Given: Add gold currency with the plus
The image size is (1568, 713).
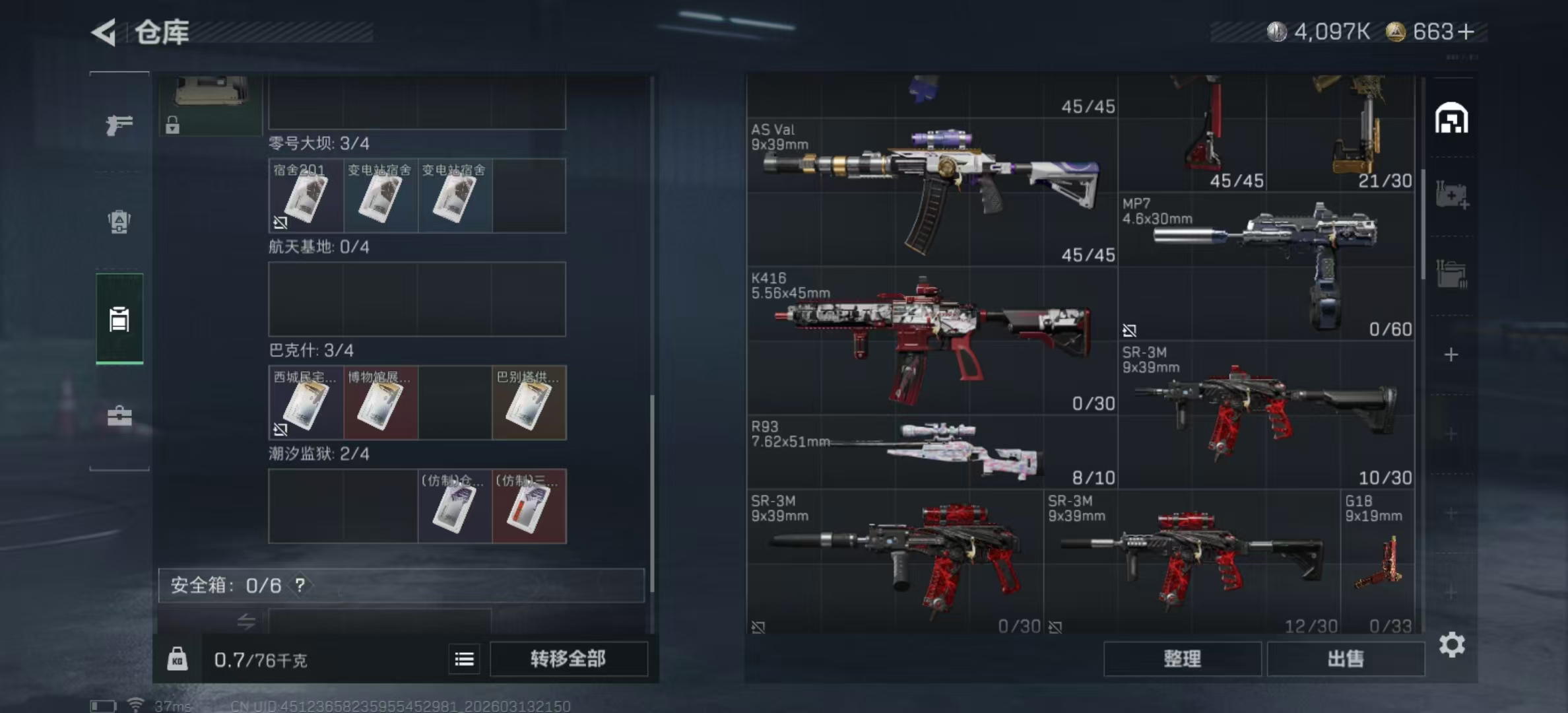Looking at the screenshot, I should (x=1466, y=32).
